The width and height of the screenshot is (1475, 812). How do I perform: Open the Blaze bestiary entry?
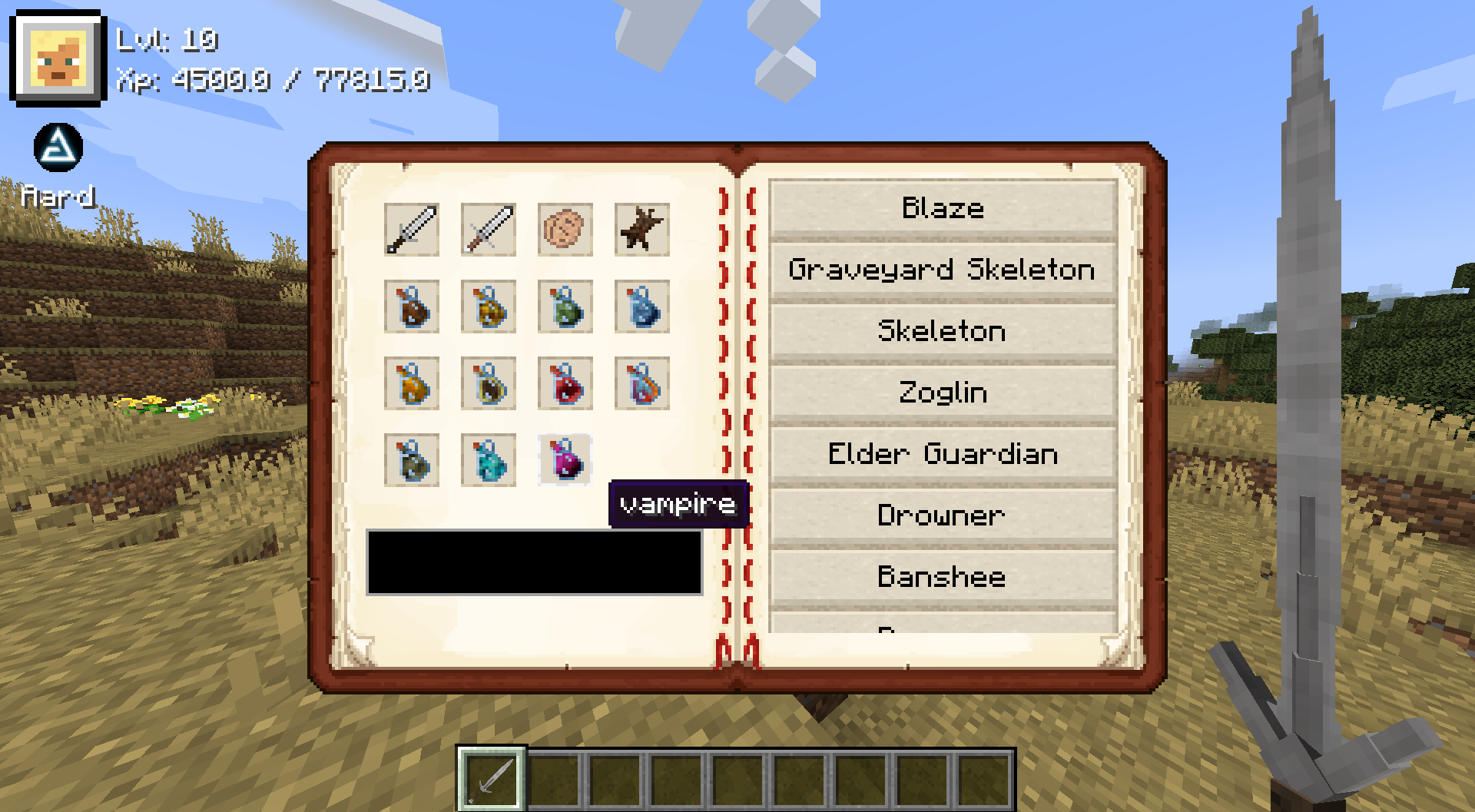pos(943,207)
